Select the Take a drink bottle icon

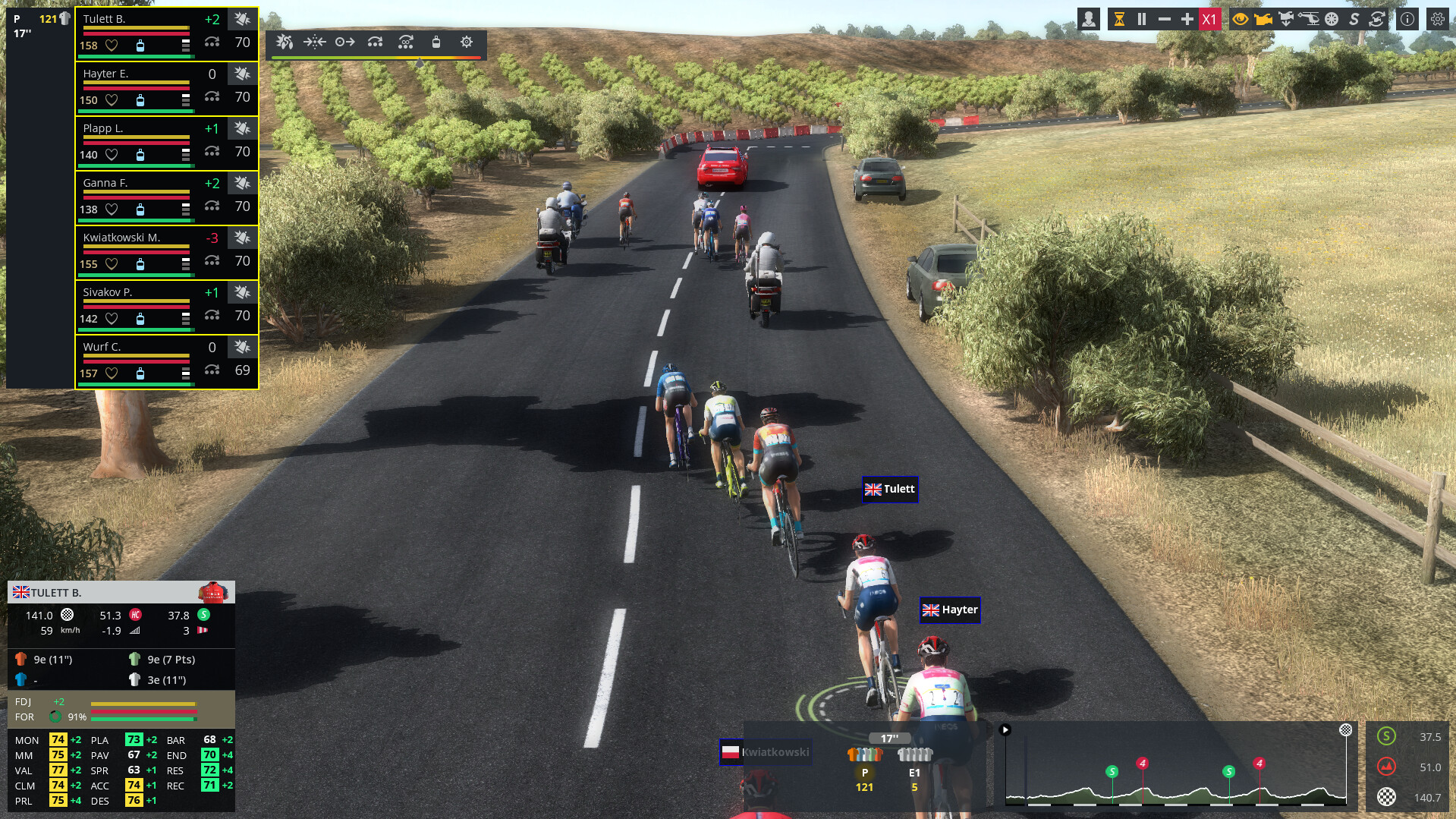point(436,43)
